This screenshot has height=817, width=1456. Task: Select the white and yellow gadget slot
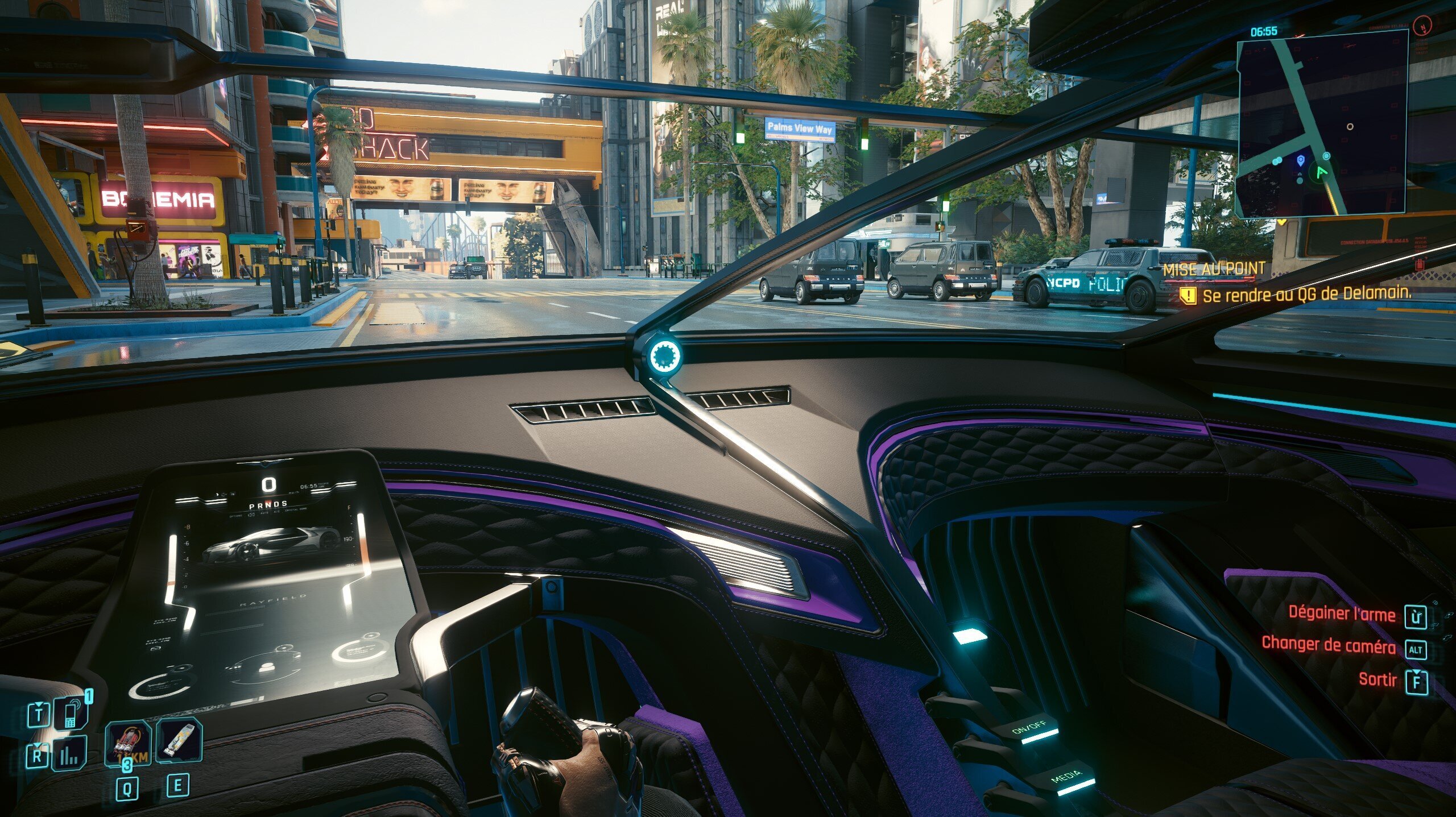click(179, 741)
